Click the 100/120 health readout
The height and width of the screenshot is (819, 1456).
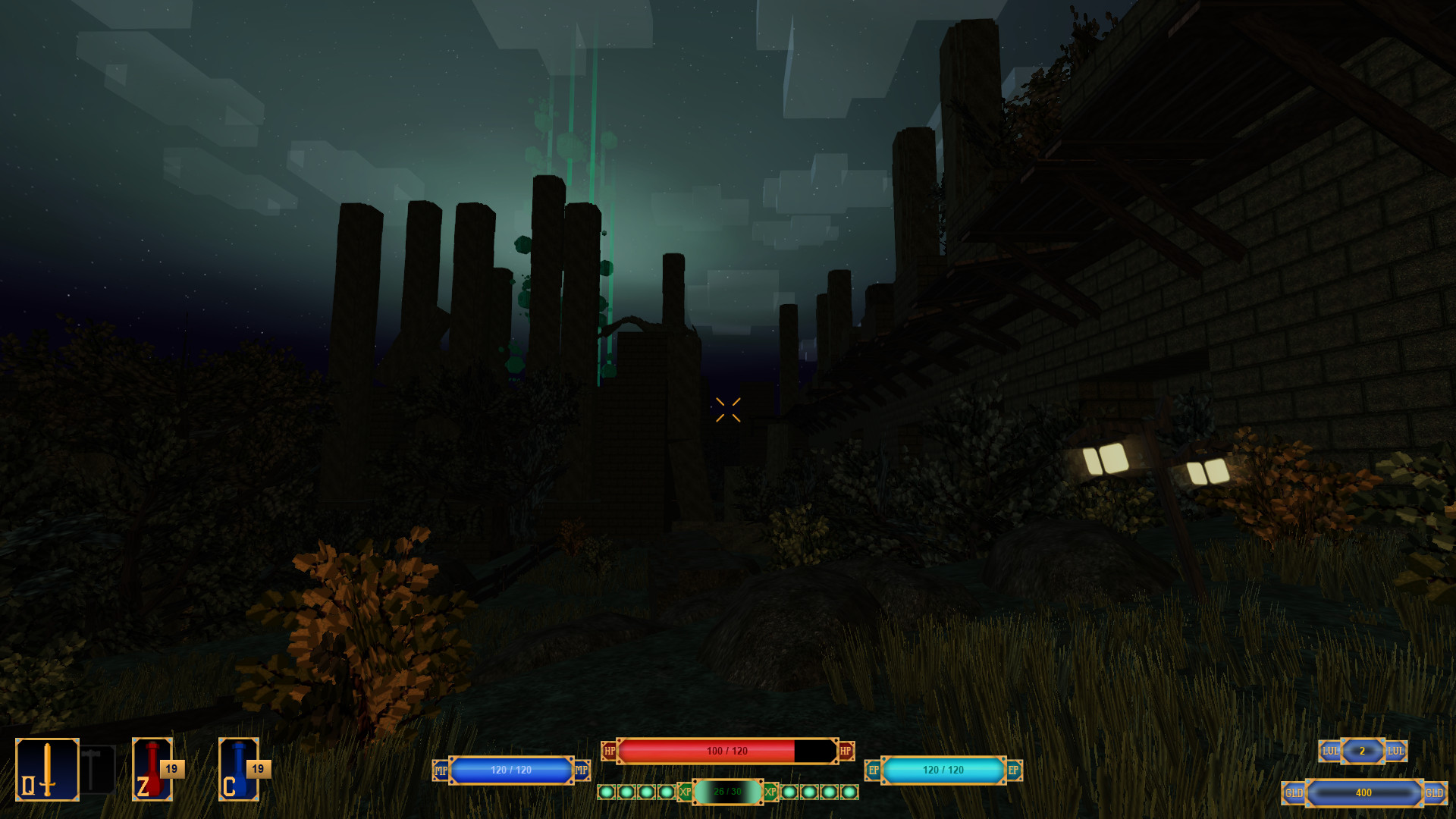tap(728, 752)
